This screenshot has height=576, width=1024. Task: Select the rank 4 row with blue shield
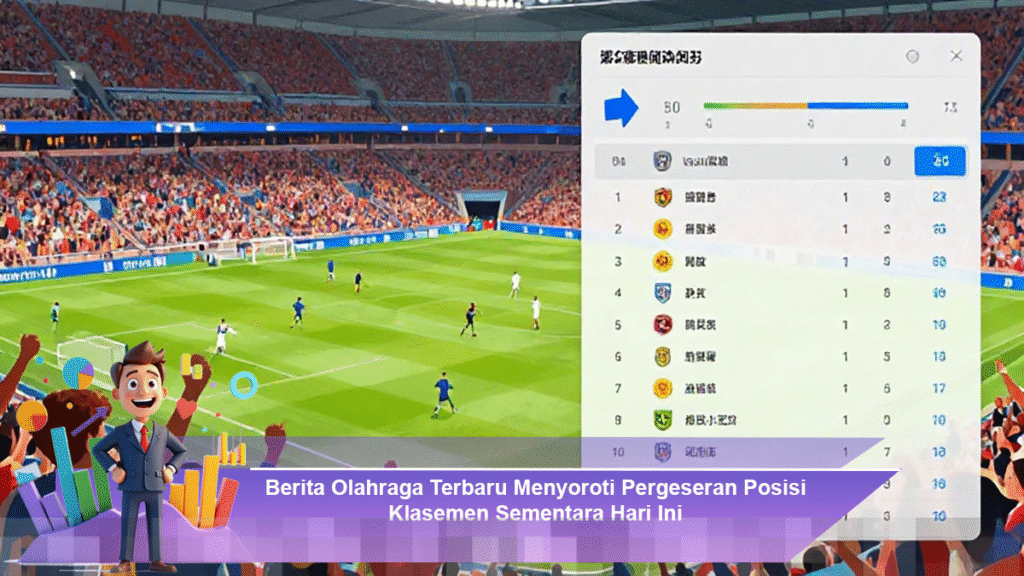pyautogui.click(x=780, y=293)
